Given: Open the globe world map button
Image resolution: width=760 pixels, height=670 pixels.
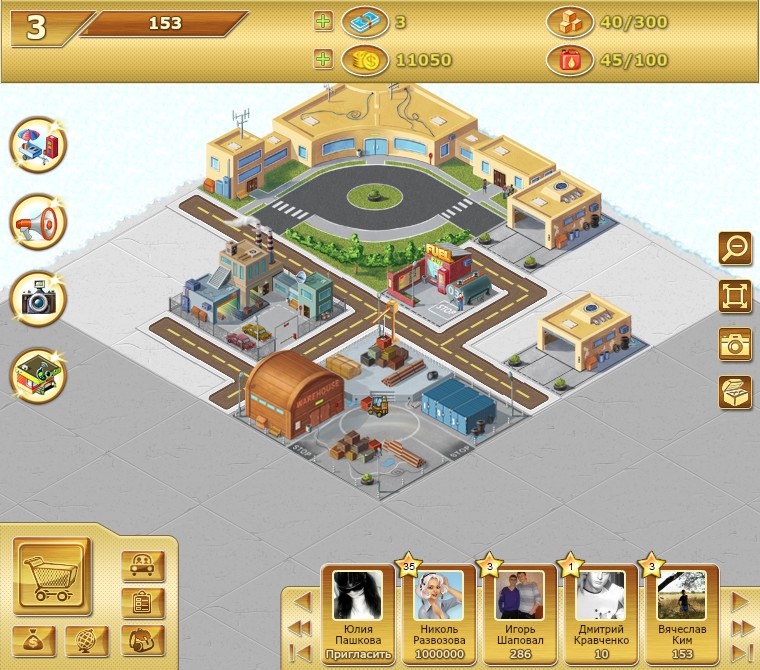Looking at the screenshot, I should 86,640.
